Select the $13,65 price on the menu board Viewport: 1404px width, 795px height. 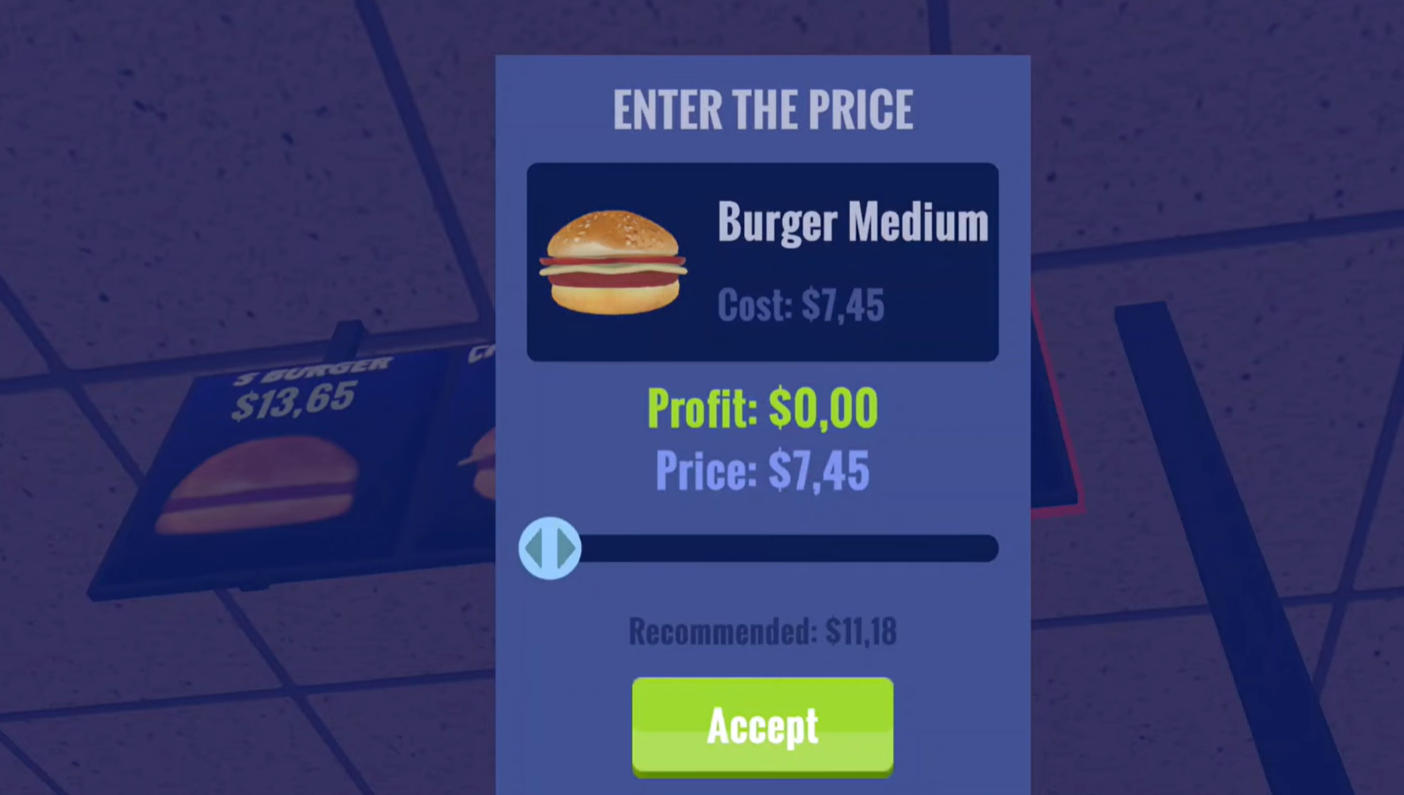point(290,400)
